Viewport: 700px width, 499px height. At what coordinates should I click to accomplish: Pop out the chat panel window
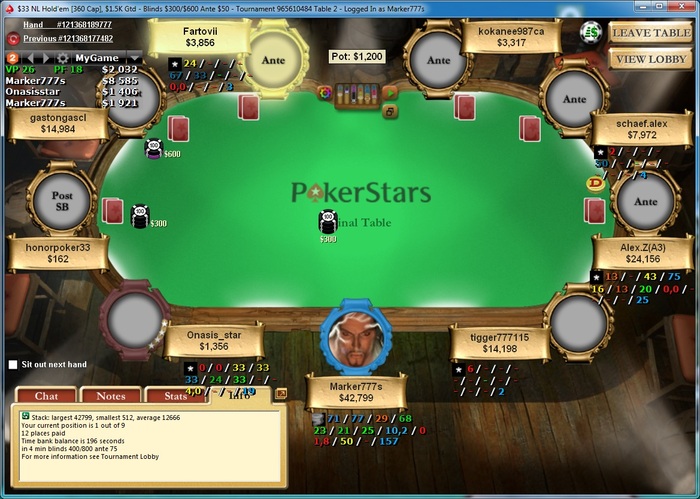coord(280,394)
